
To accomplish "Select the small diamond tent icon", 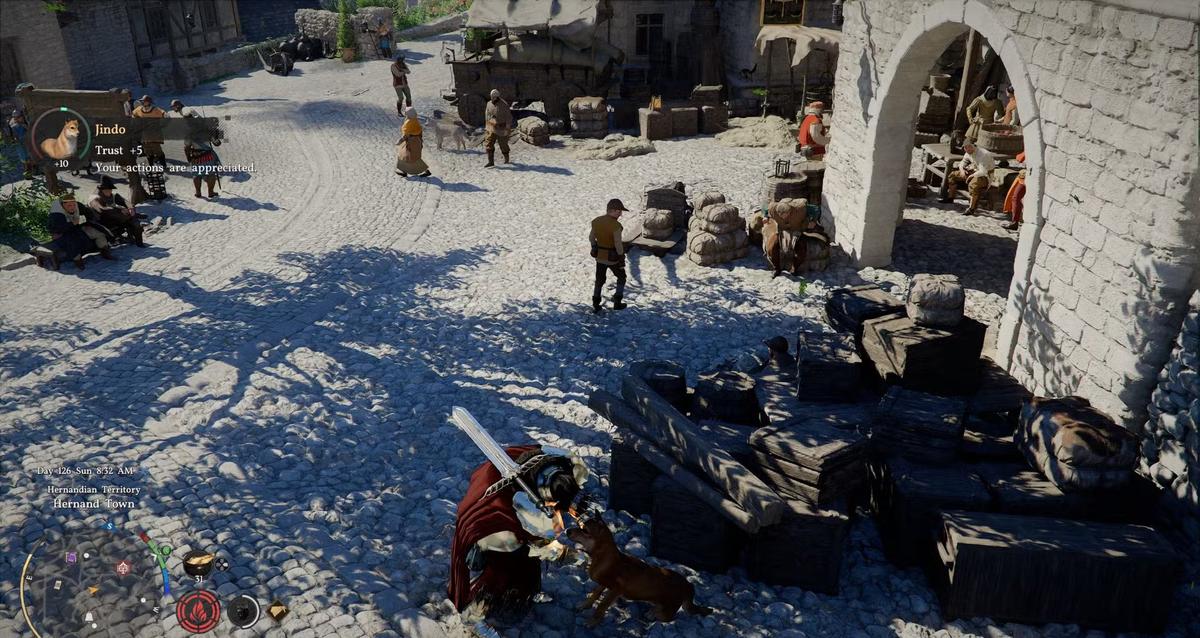I will pos(277,610).
